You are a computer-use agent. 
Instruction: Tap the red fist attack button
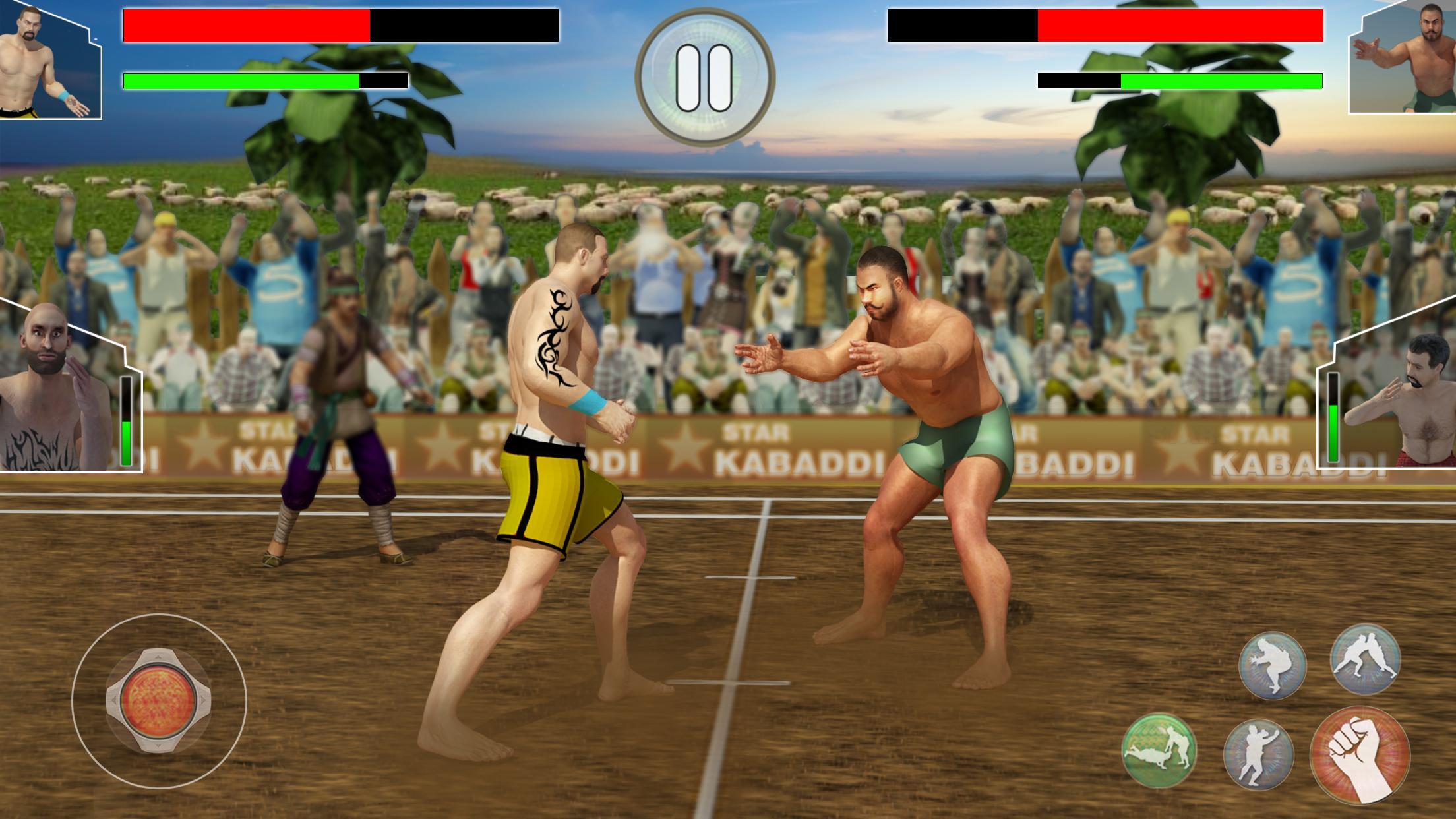pyautogui.click(x=1360, y=755)
